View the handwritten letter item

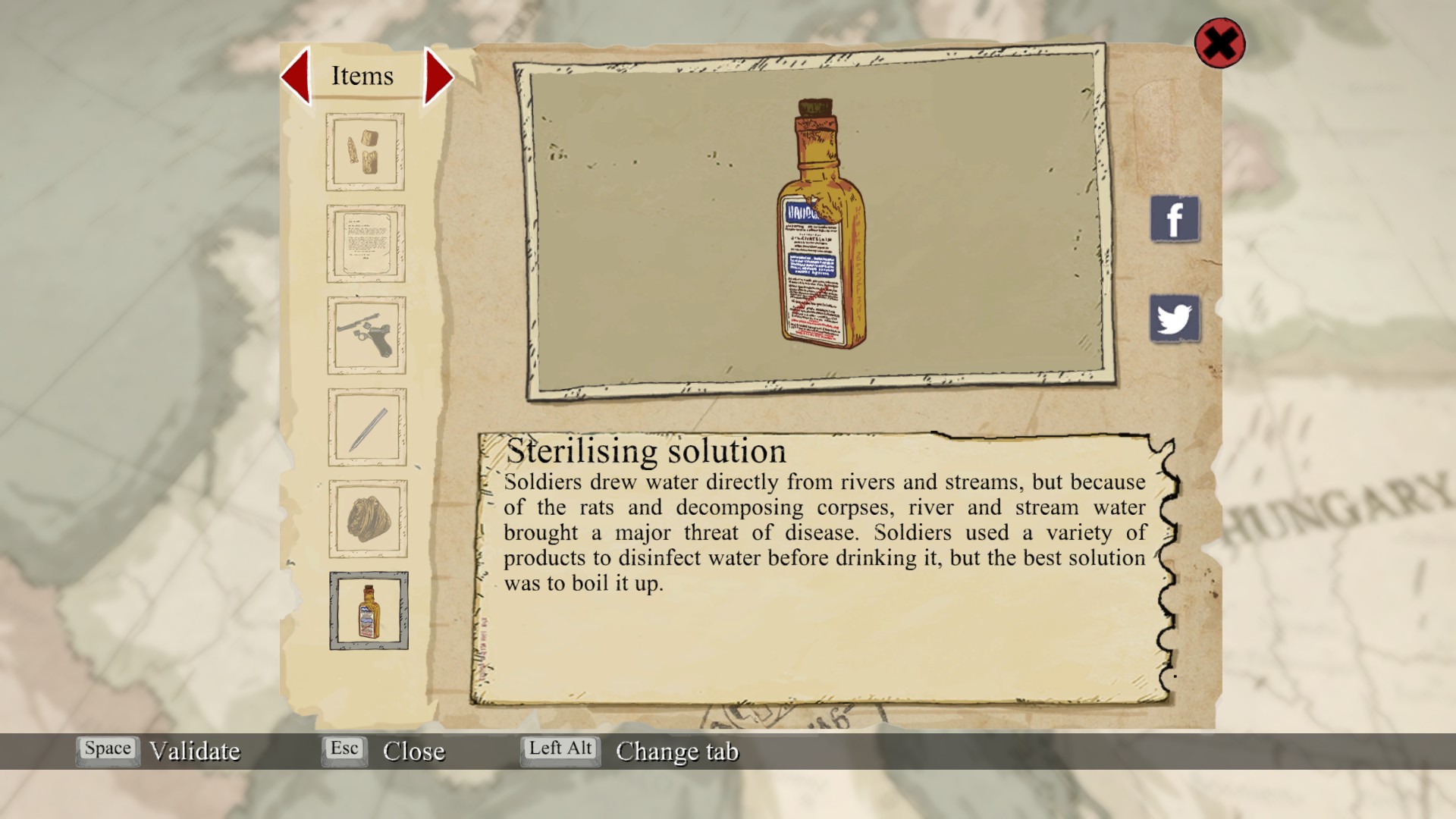(x=366, y=243)
